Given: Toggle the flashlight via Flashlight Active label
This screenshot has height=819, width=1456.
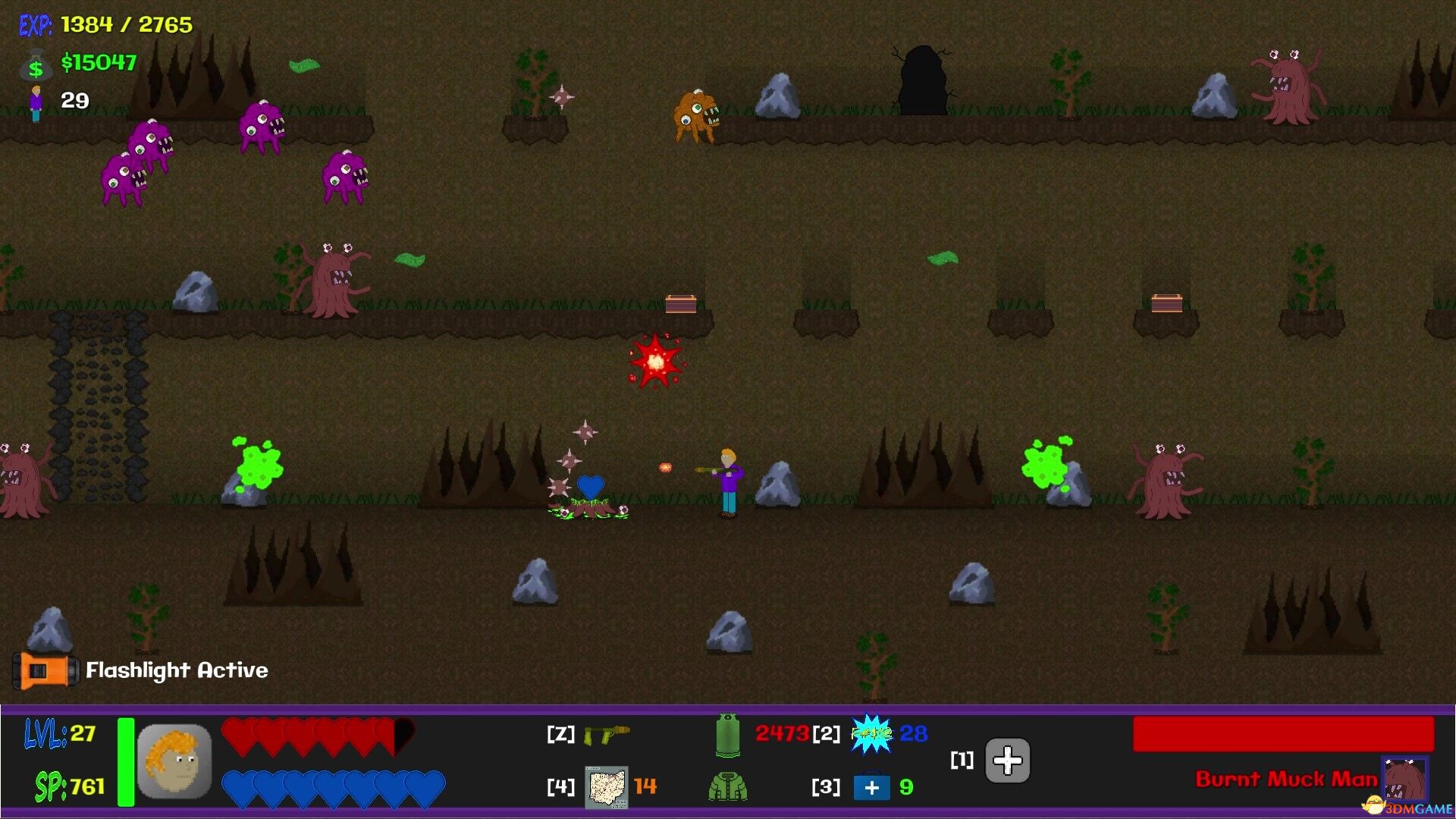Looking at the screenshot, I should click(176, 670).
